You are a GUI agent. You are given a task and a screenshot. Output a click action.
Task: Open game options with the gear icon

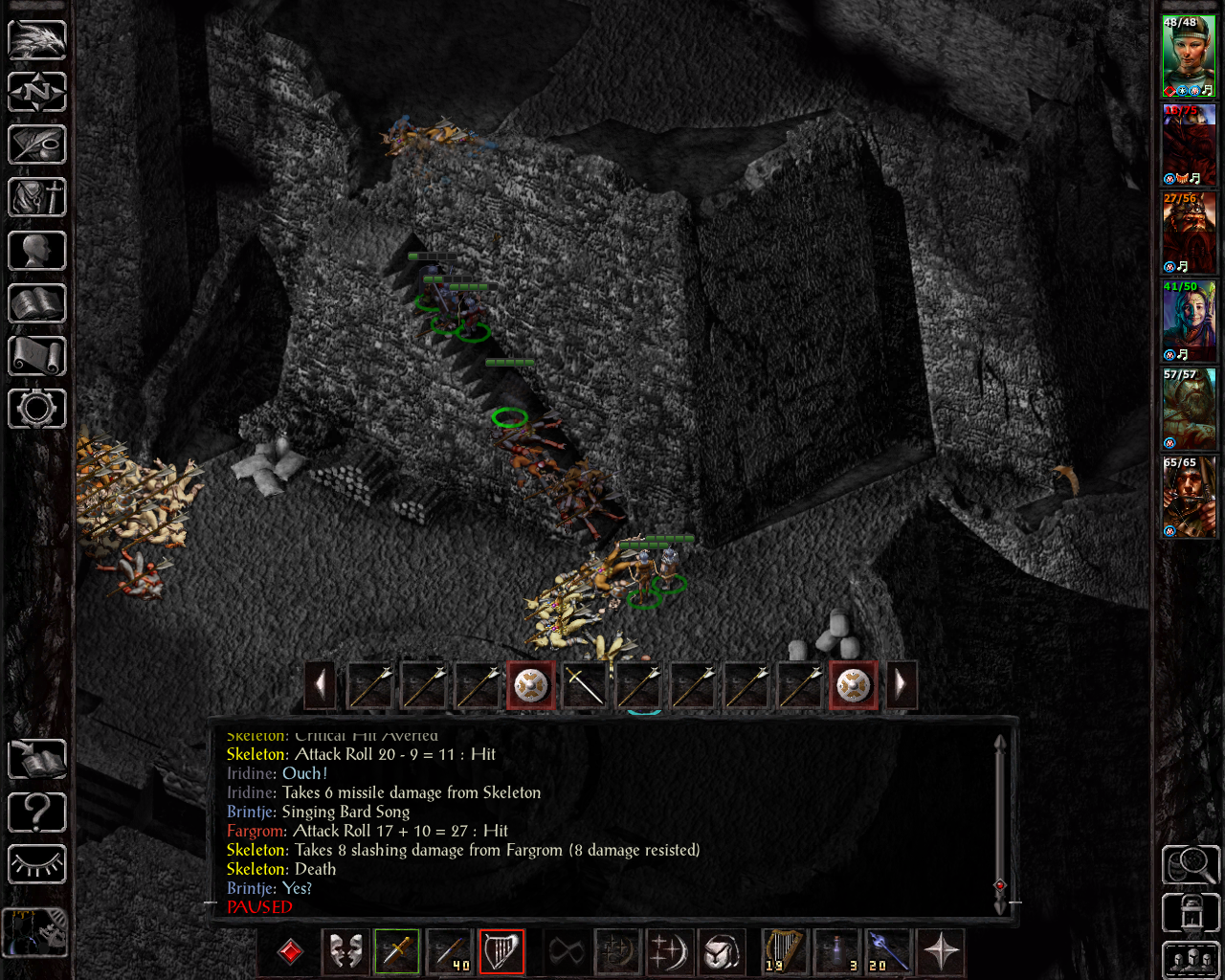coord(37,409)
